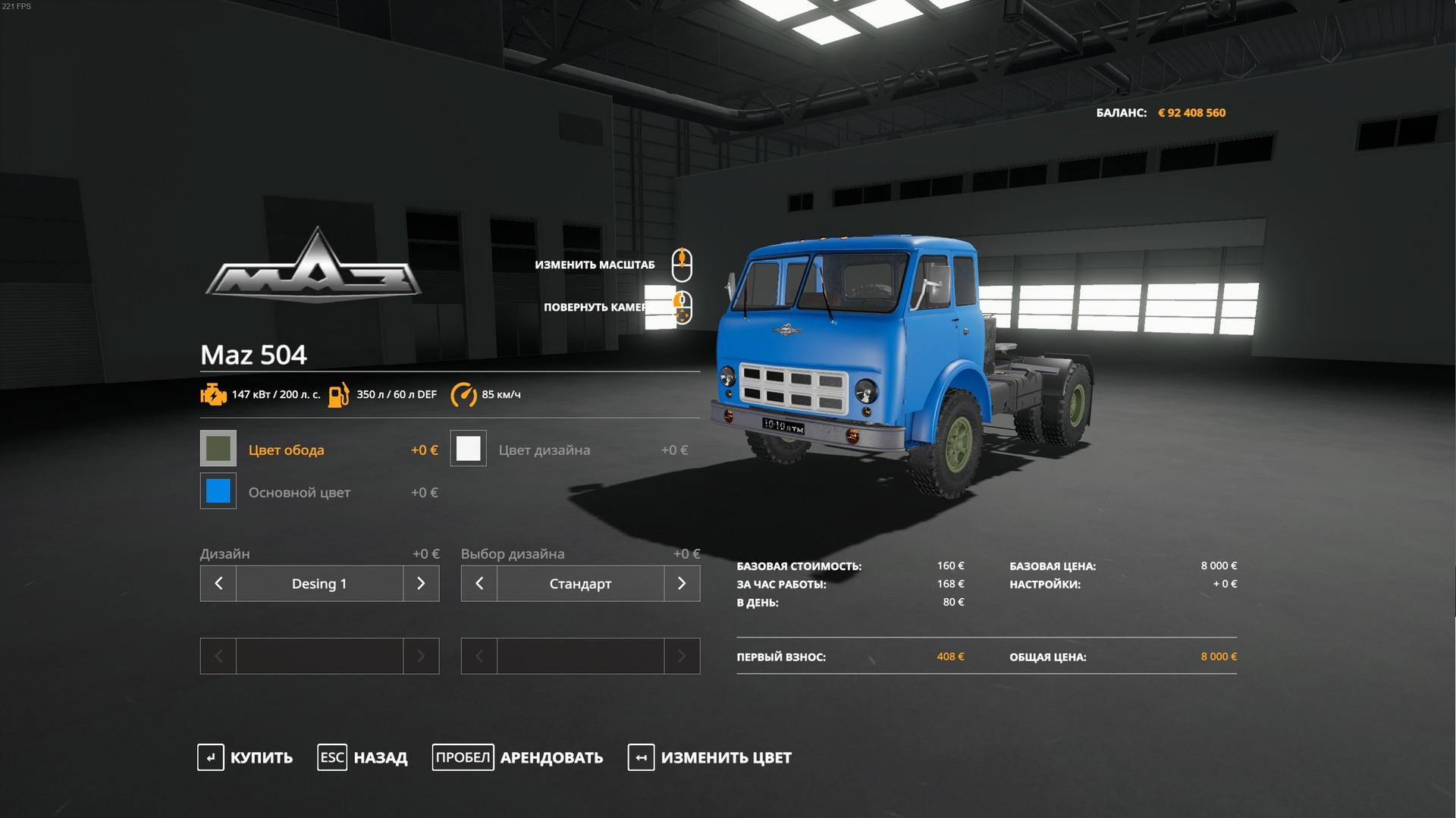Switch to previous Дизайн option

(x=218, y=584)
